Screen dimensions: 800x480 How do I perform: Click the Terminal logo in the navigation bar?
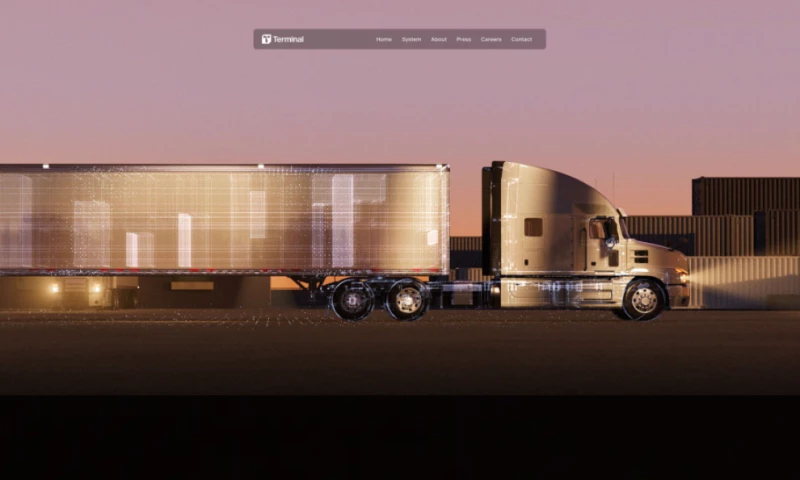click(x=282, y=39)
